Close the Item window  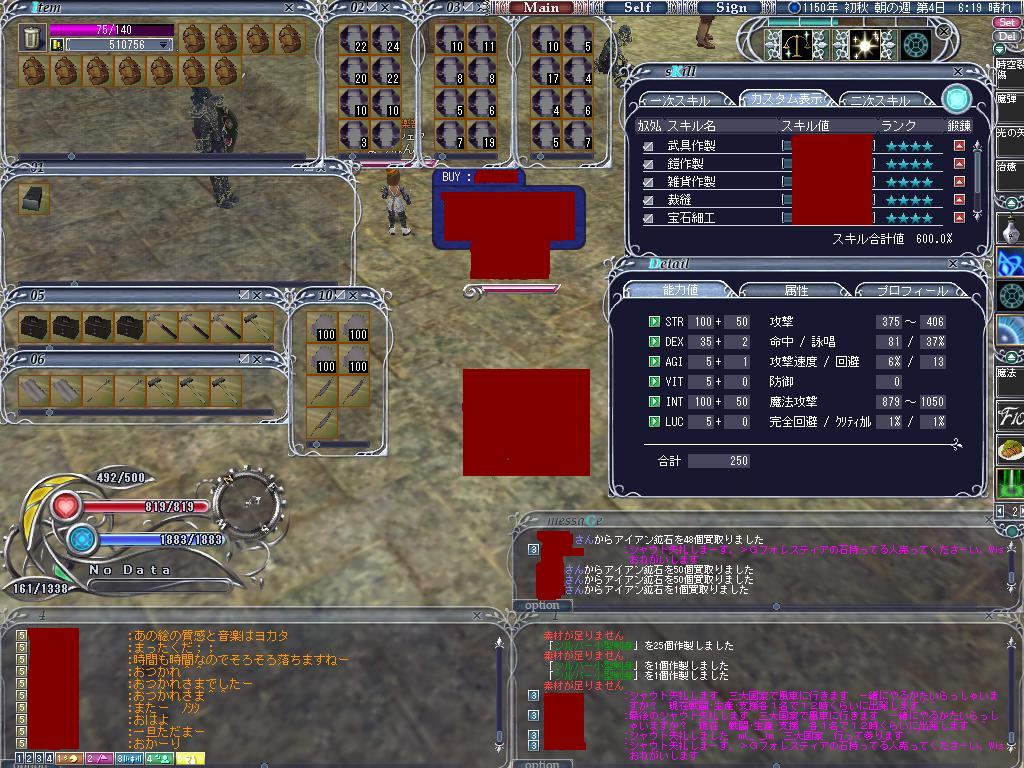click(x=289, y=8)
